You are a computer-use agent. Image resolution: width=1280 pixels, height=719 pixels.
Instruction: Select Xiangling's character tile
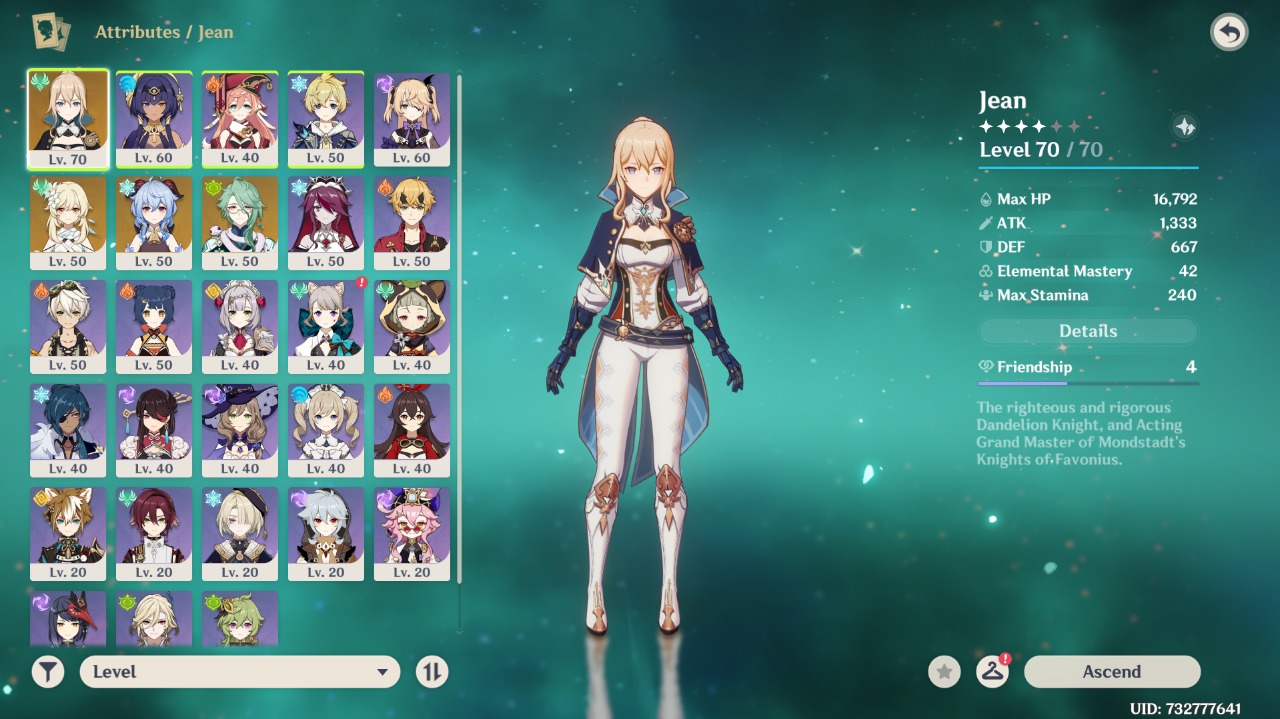click(154, 326)
